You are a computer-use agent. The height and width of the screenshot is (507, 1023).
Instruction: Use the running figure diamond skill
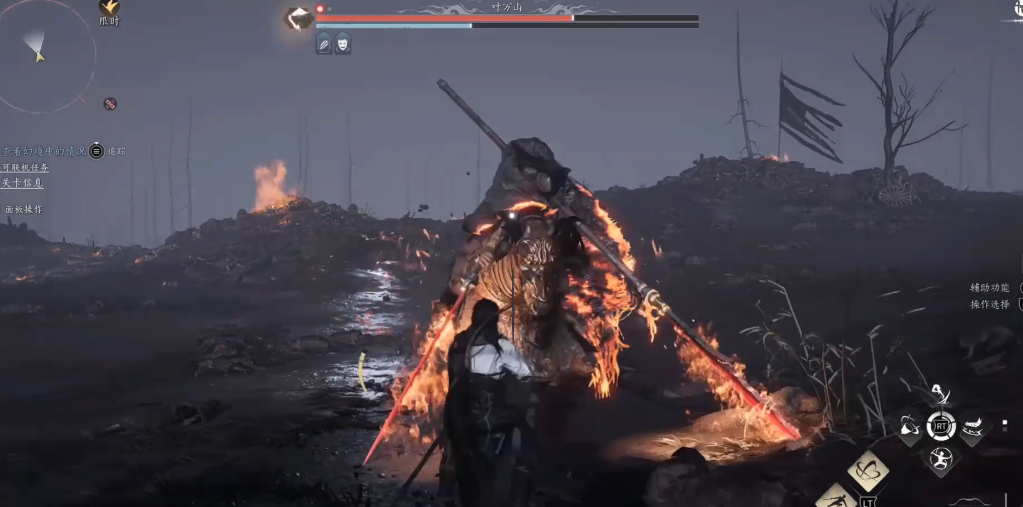tap(834, 498)
